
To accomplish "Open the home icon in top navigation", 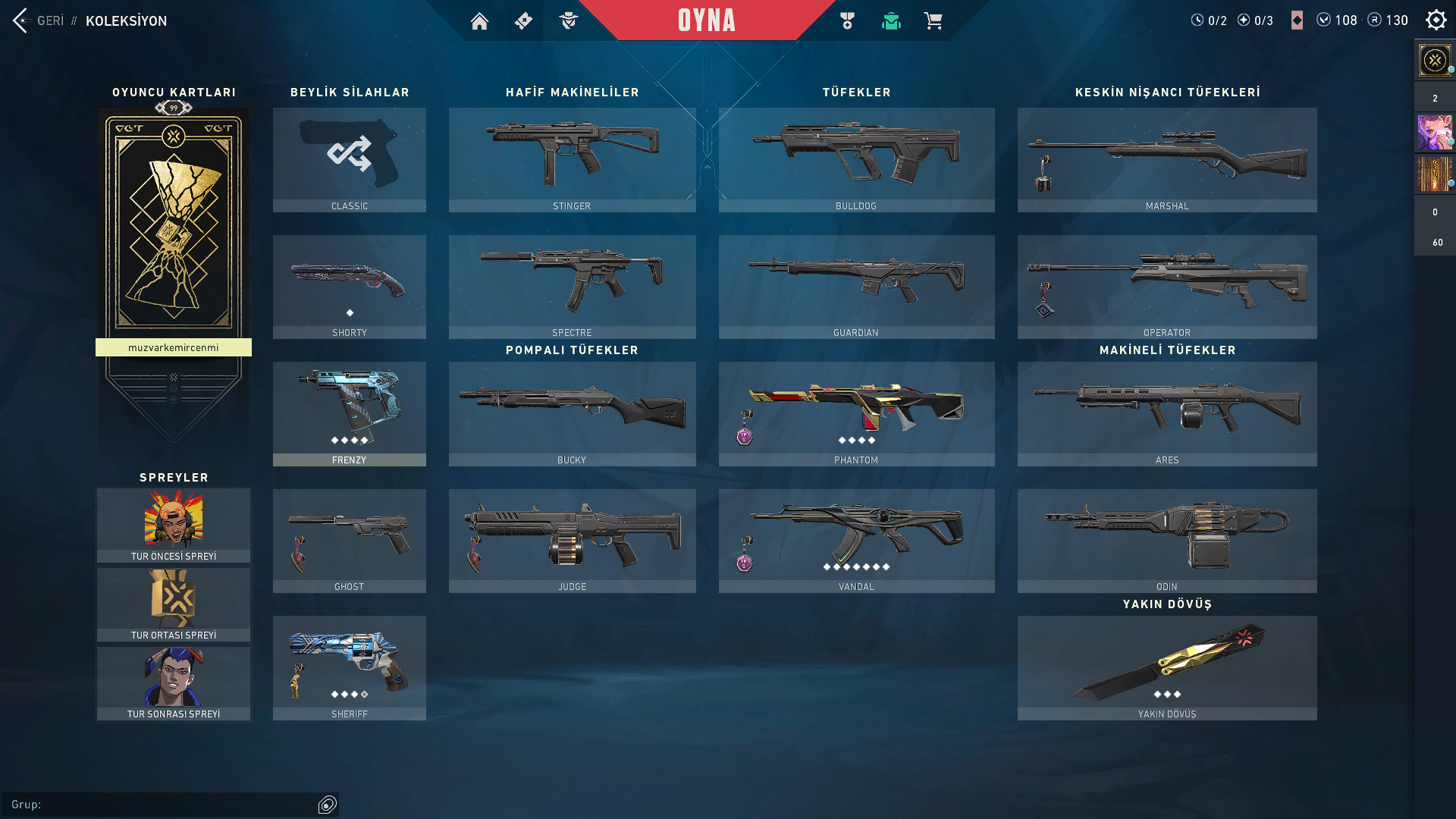I will (x=479, y=21).
